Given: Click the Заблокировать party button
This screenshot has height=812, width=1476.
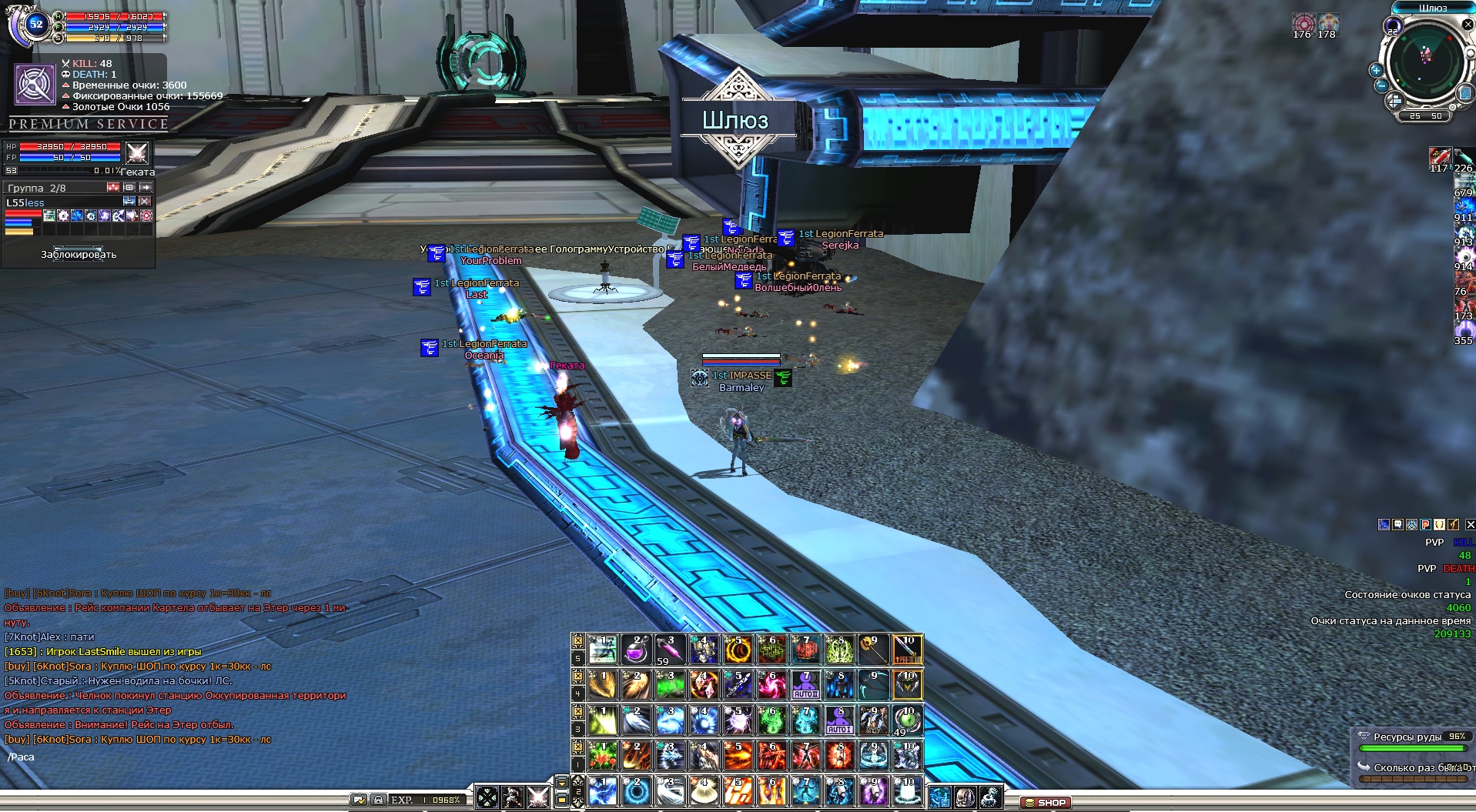Looking at the screenshot, I should 79,254.
